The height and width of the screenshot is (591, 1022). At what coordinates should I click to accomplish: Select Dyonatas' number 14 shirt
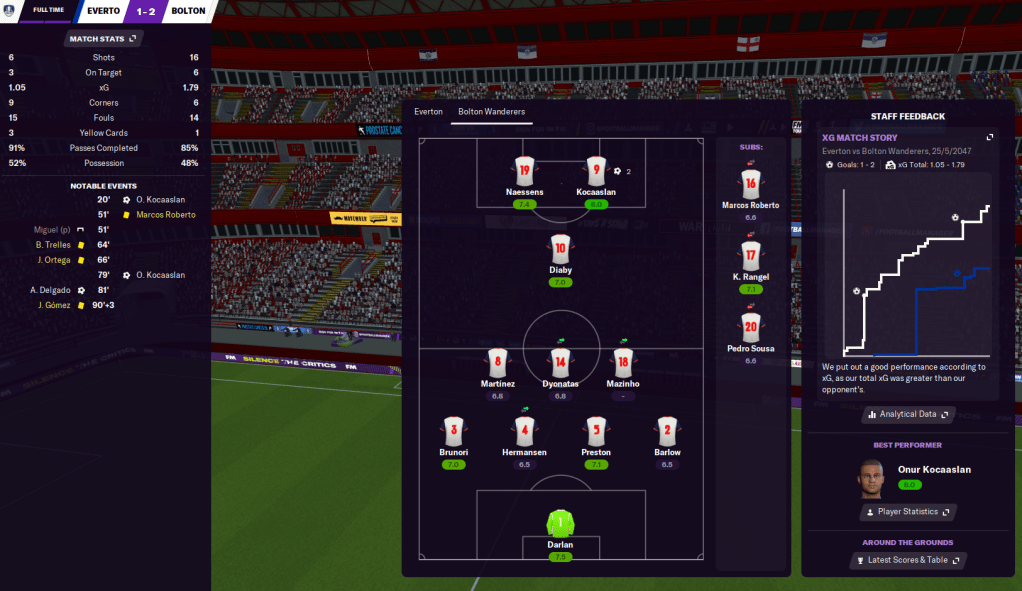coord(560,362)
